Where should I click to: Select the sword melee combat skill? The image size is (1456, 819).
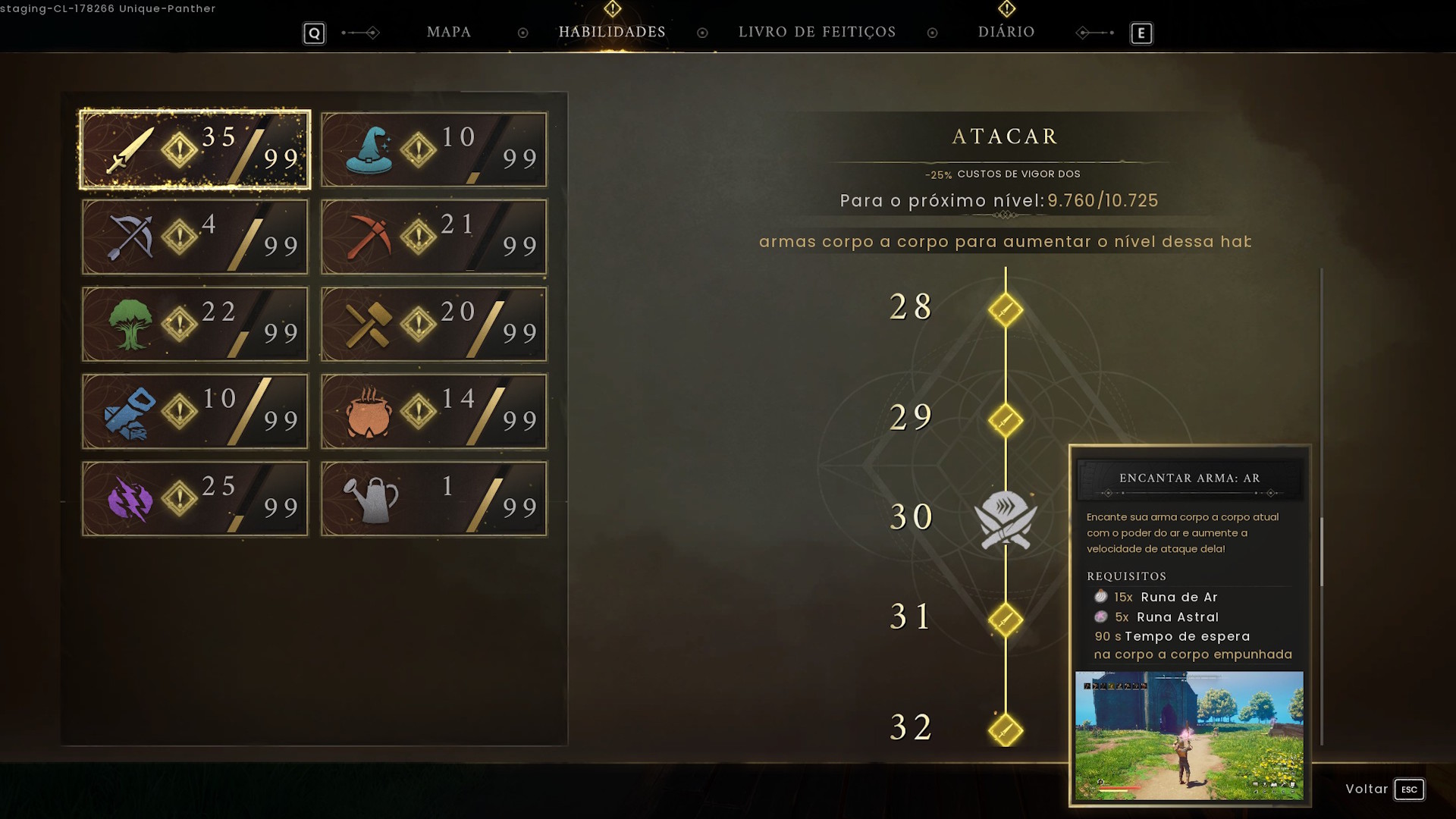point(193,149)
